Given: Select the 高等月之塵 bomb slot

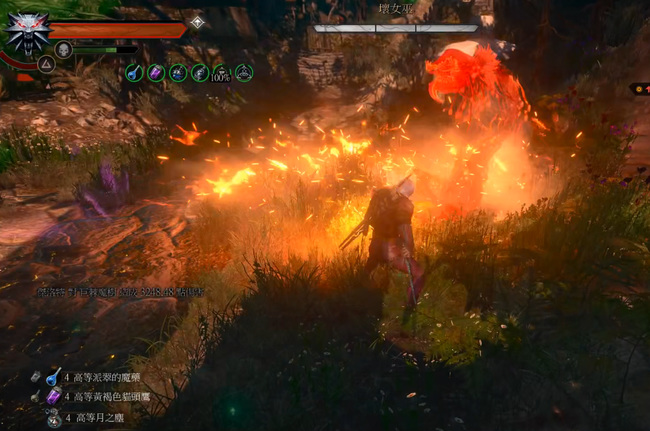Looking at the screenshot, I should click(53, 419).
